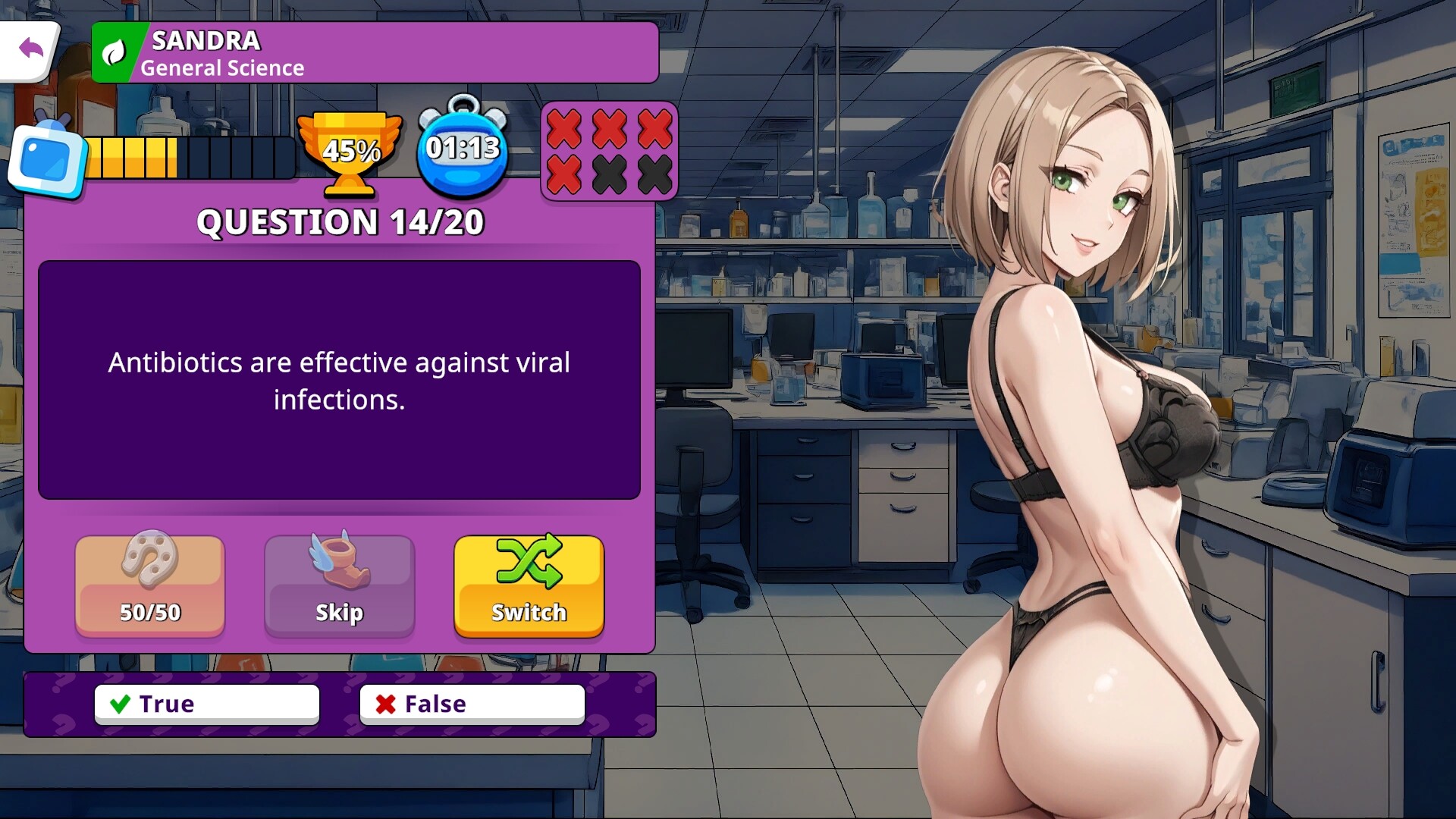Open Question 14/20 header
Image resolution: width=1456 pixels, height=819 pixels.
tap(340, 222)
